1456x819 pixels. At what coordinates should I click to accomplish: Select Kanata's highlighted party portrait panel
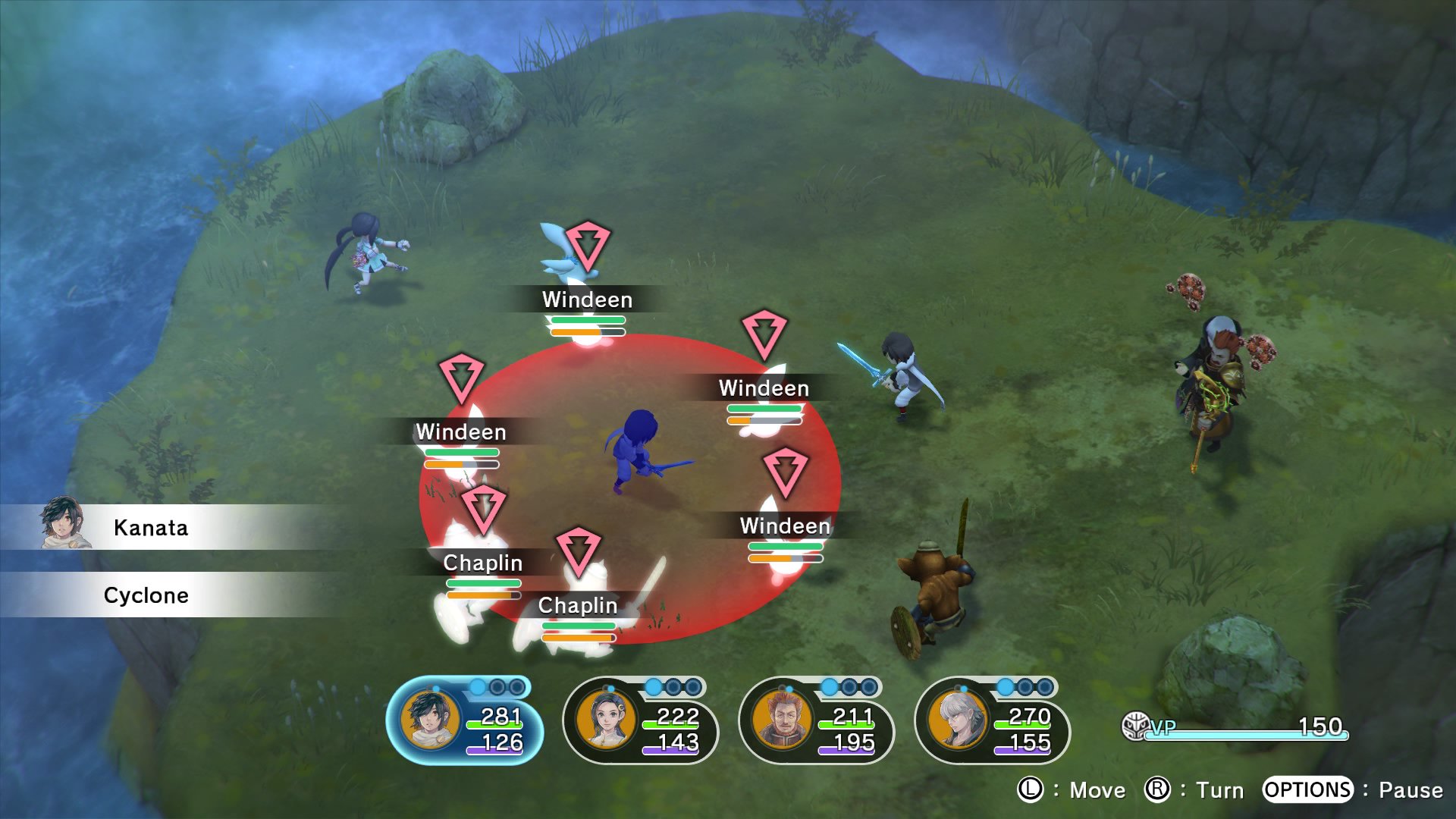tap(464, 721)
